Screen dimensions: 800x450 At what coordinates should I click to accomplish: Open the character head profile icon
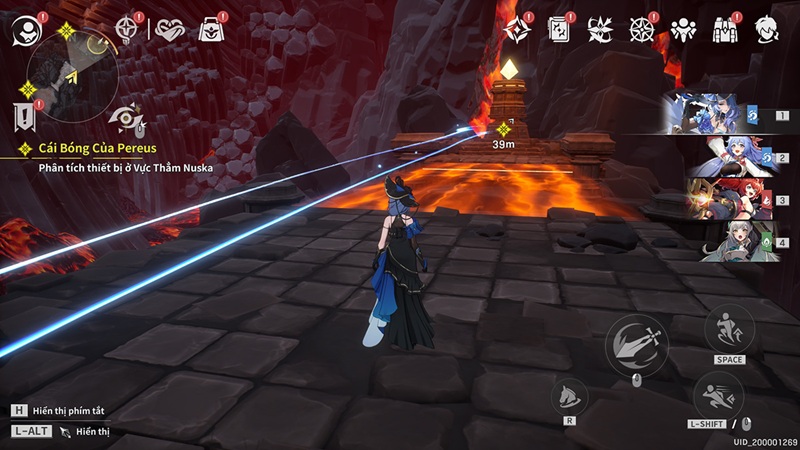click(767, 30)
